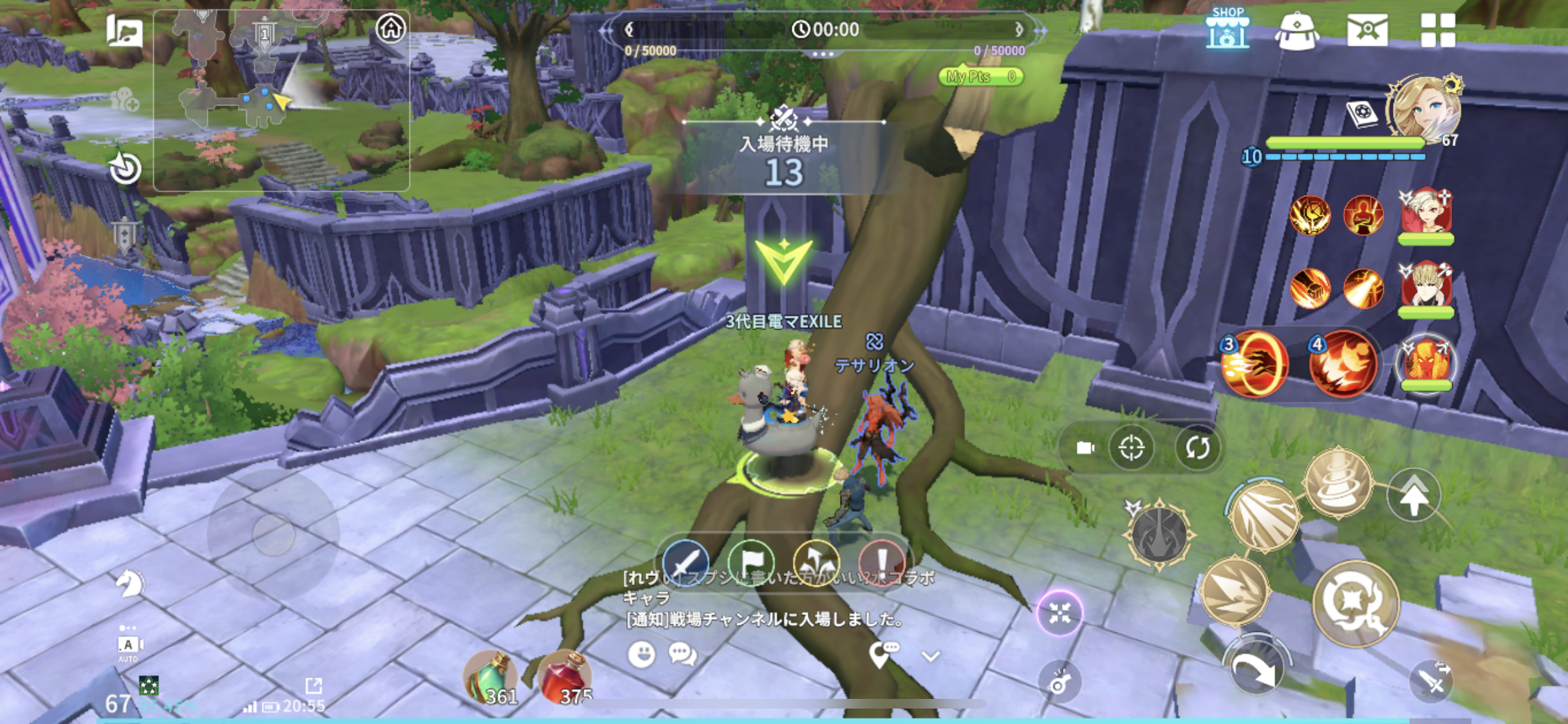This screenshot has width=1568, height=724.
Task: Toggle the AUTO battle button
Action: (x=128, y=645)
